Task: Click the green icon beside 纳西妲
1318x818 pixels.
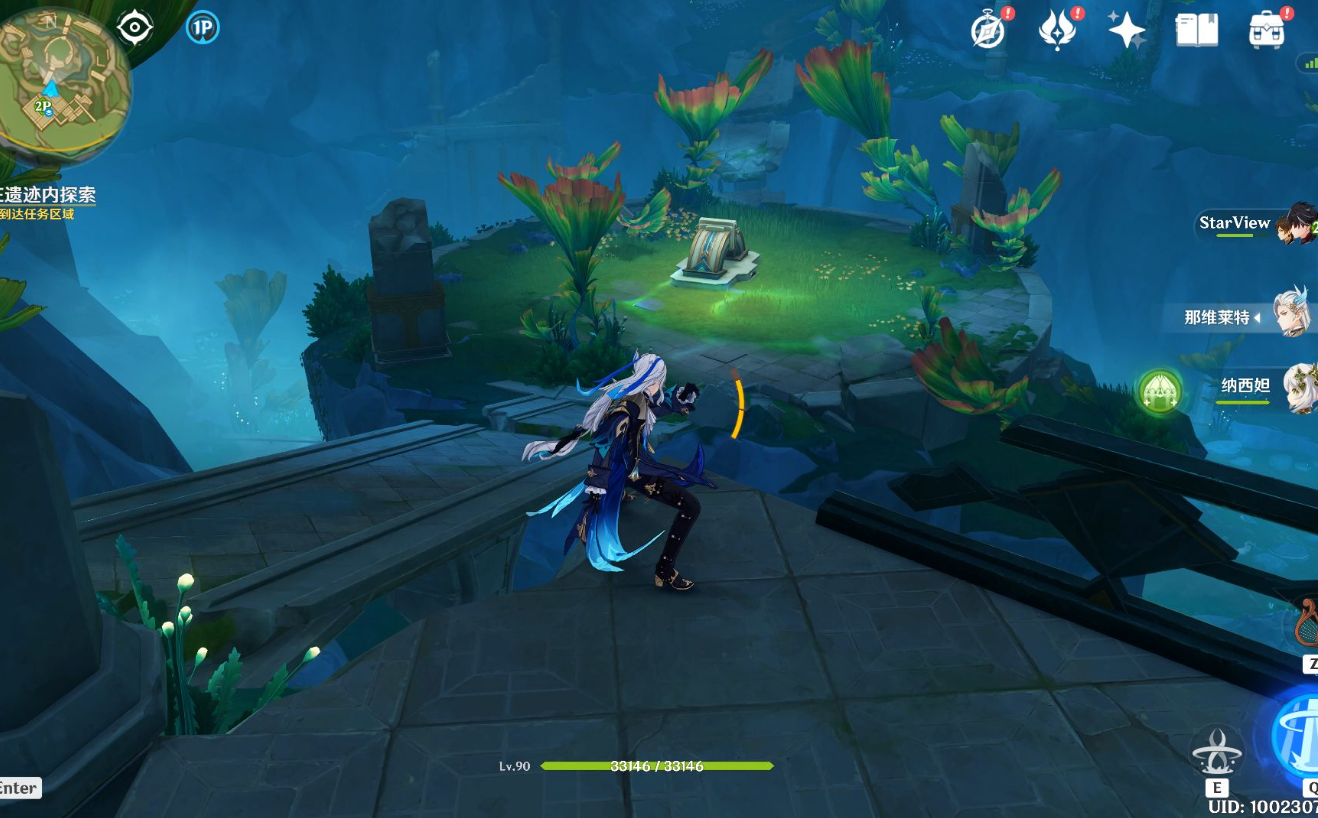Action: [1160, 390]
